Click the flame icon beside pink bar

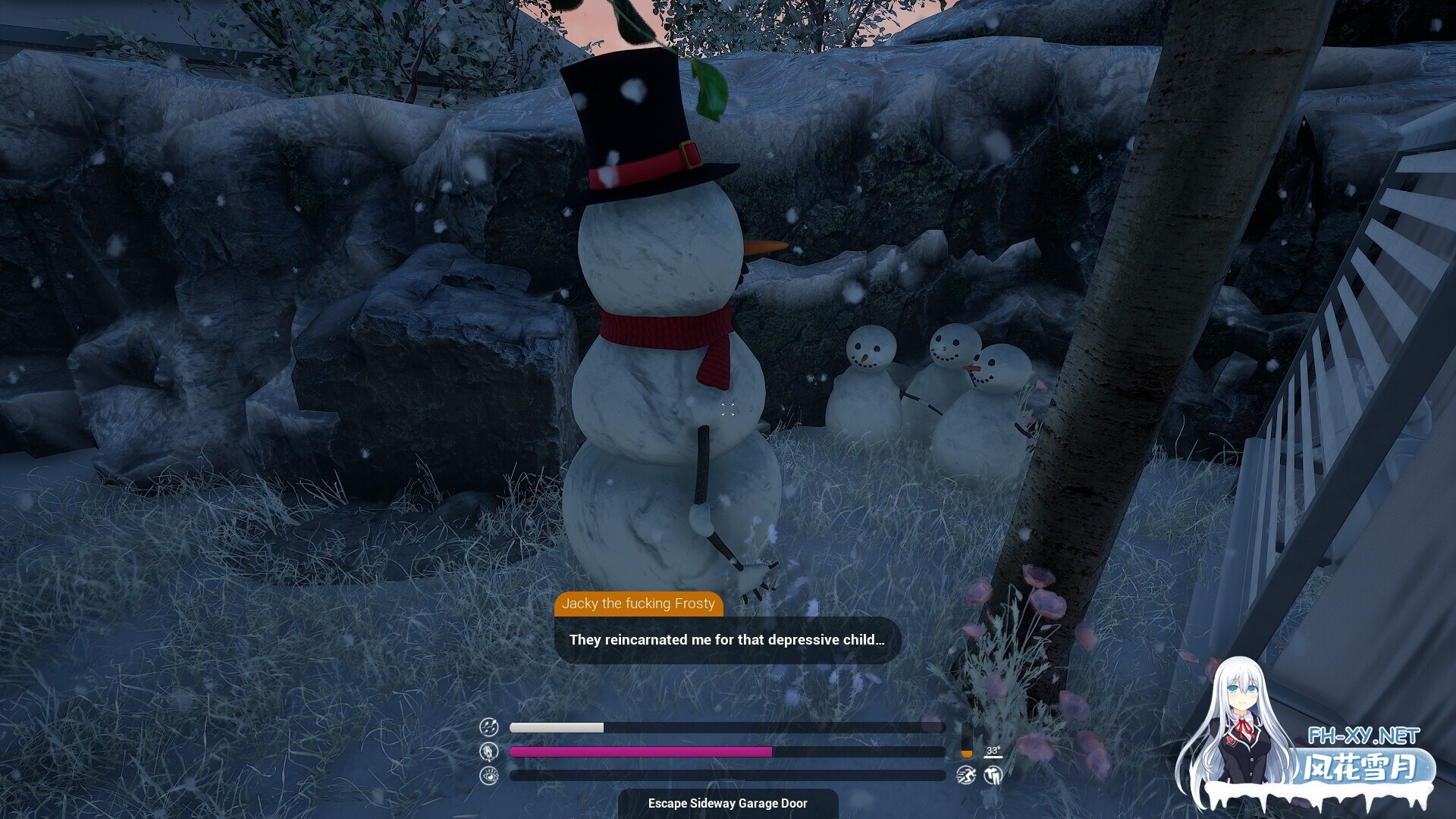point(489,752)
